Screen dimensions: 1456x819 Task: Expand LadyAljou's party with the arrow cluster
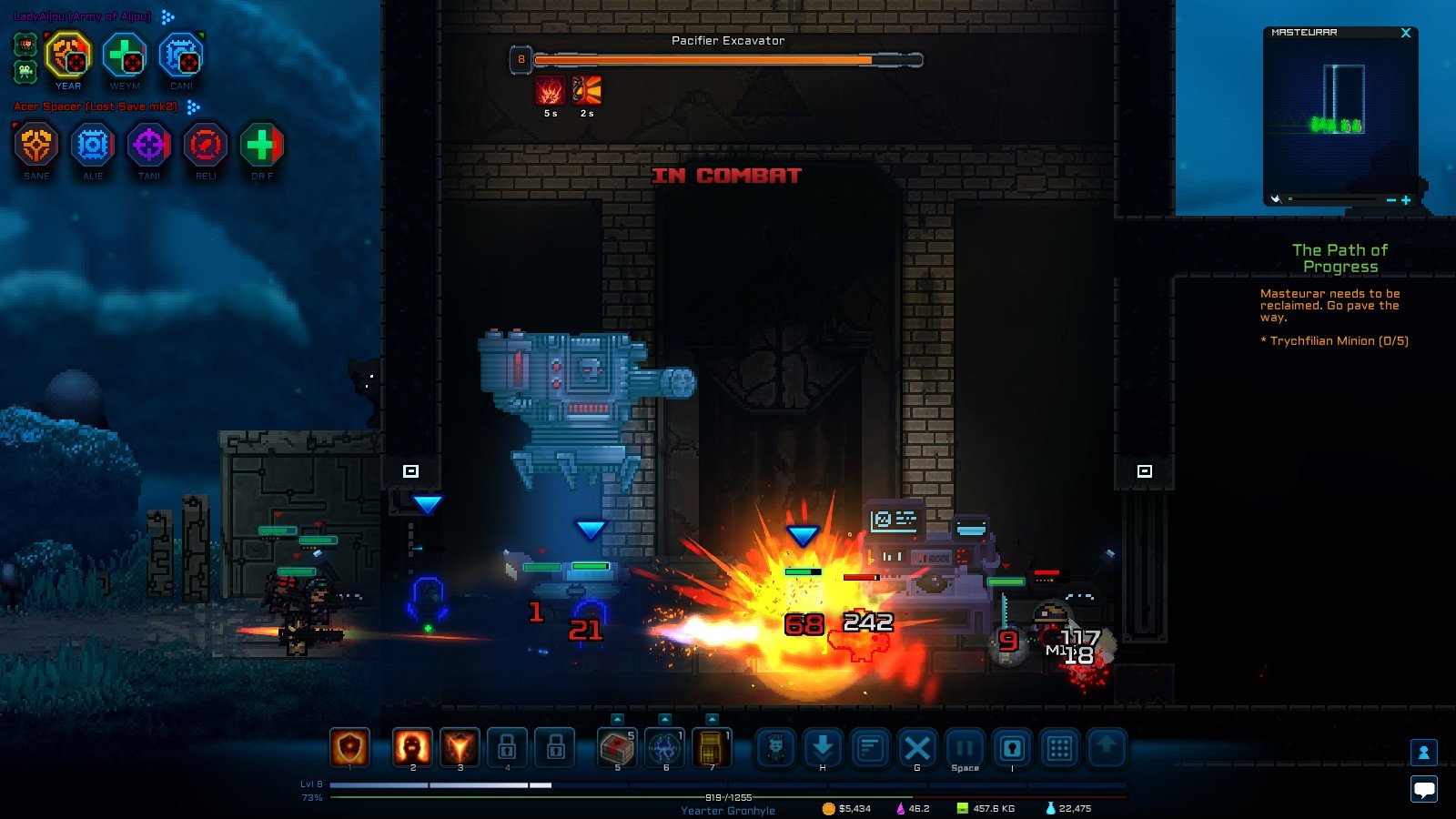[167, 17]
